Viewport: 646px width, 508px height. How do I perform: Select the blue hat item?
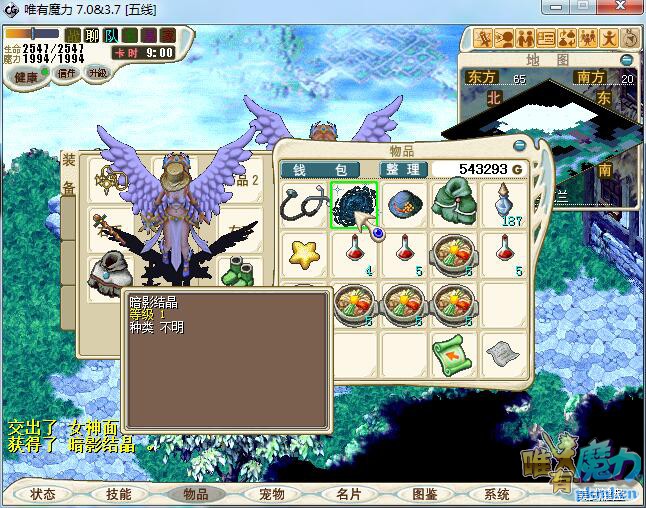pos(404,204)
